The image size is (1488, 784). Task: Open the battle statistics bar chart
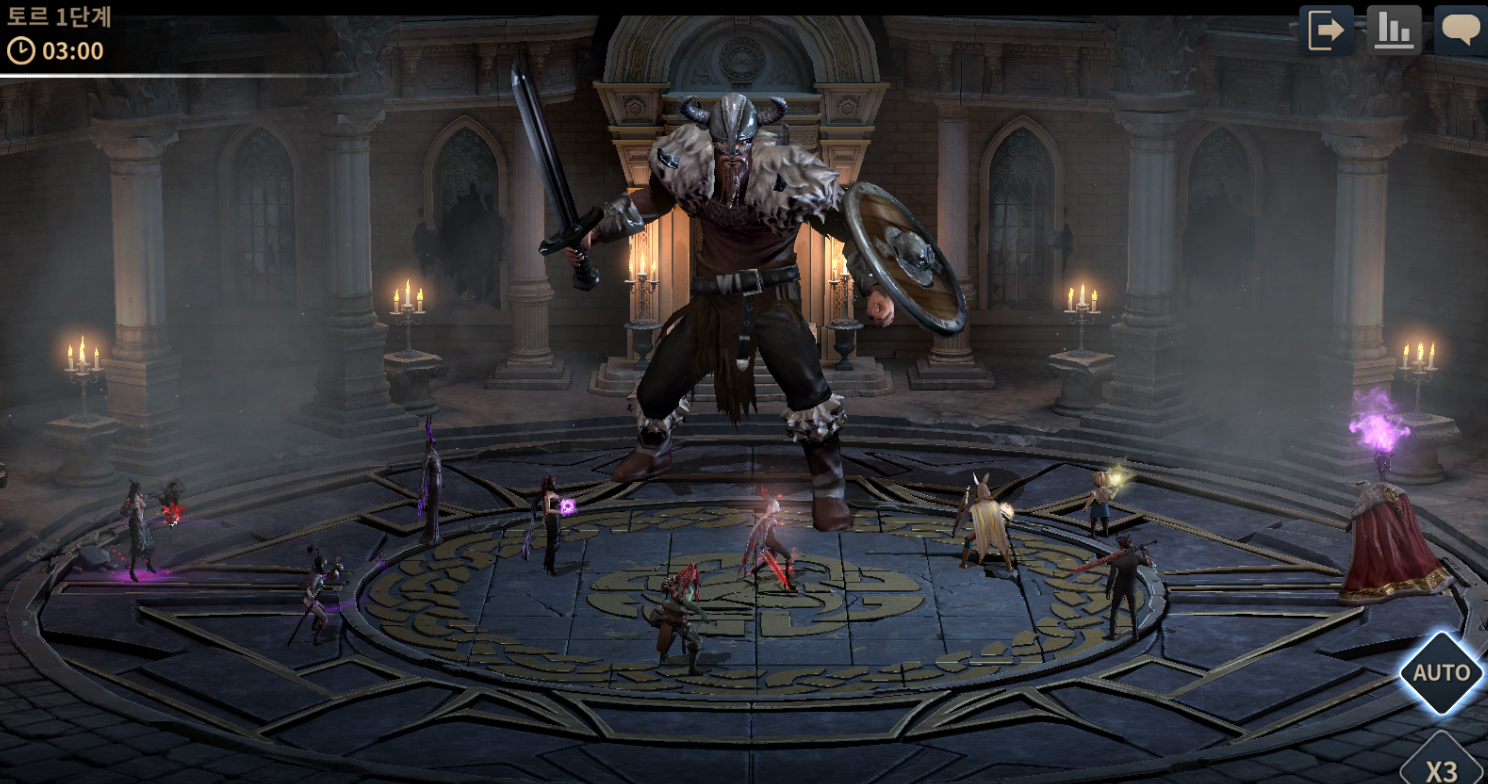pos(1394,30)
